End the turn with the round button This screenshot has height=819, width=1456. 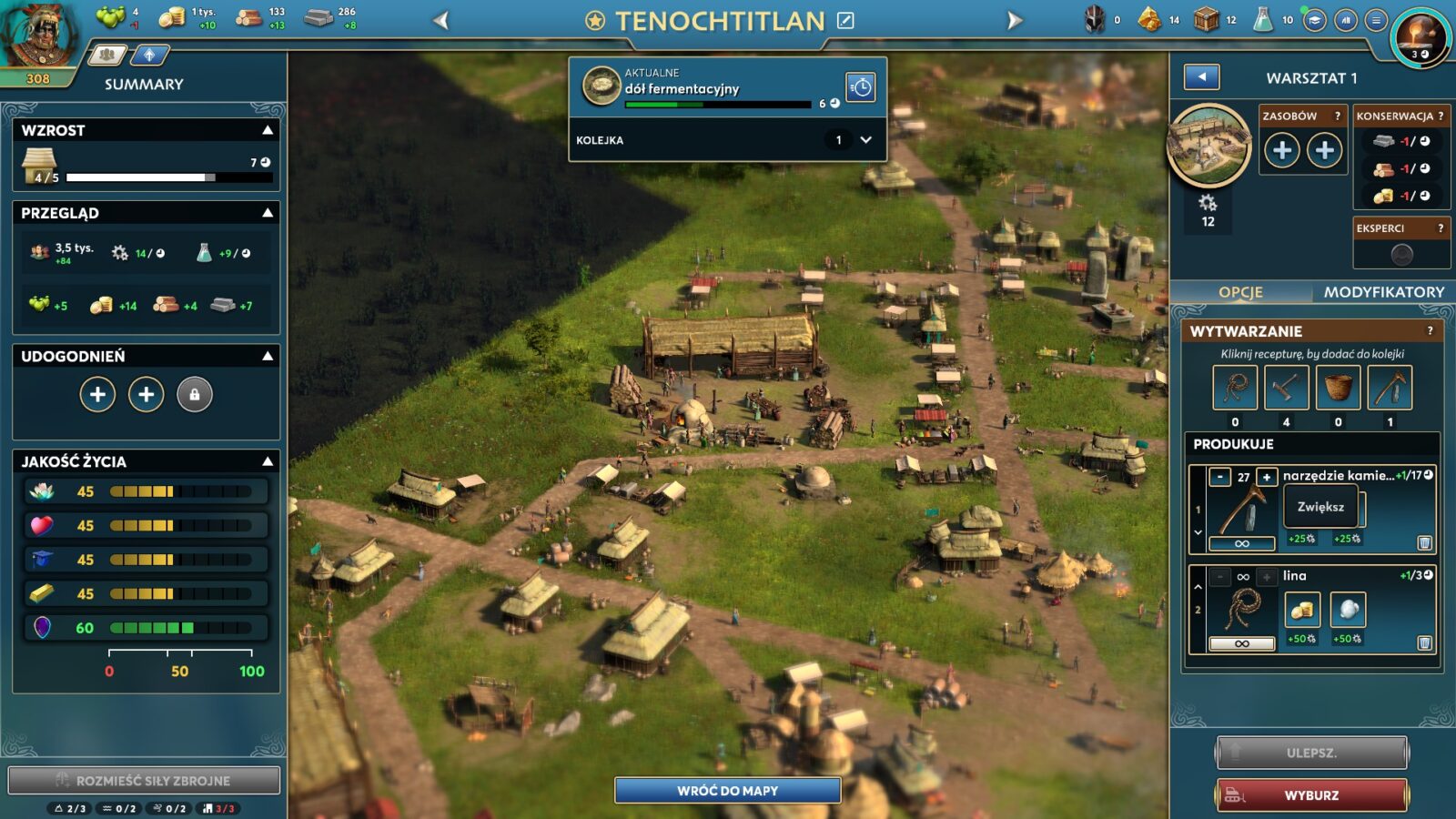(x=1420, y=36)
